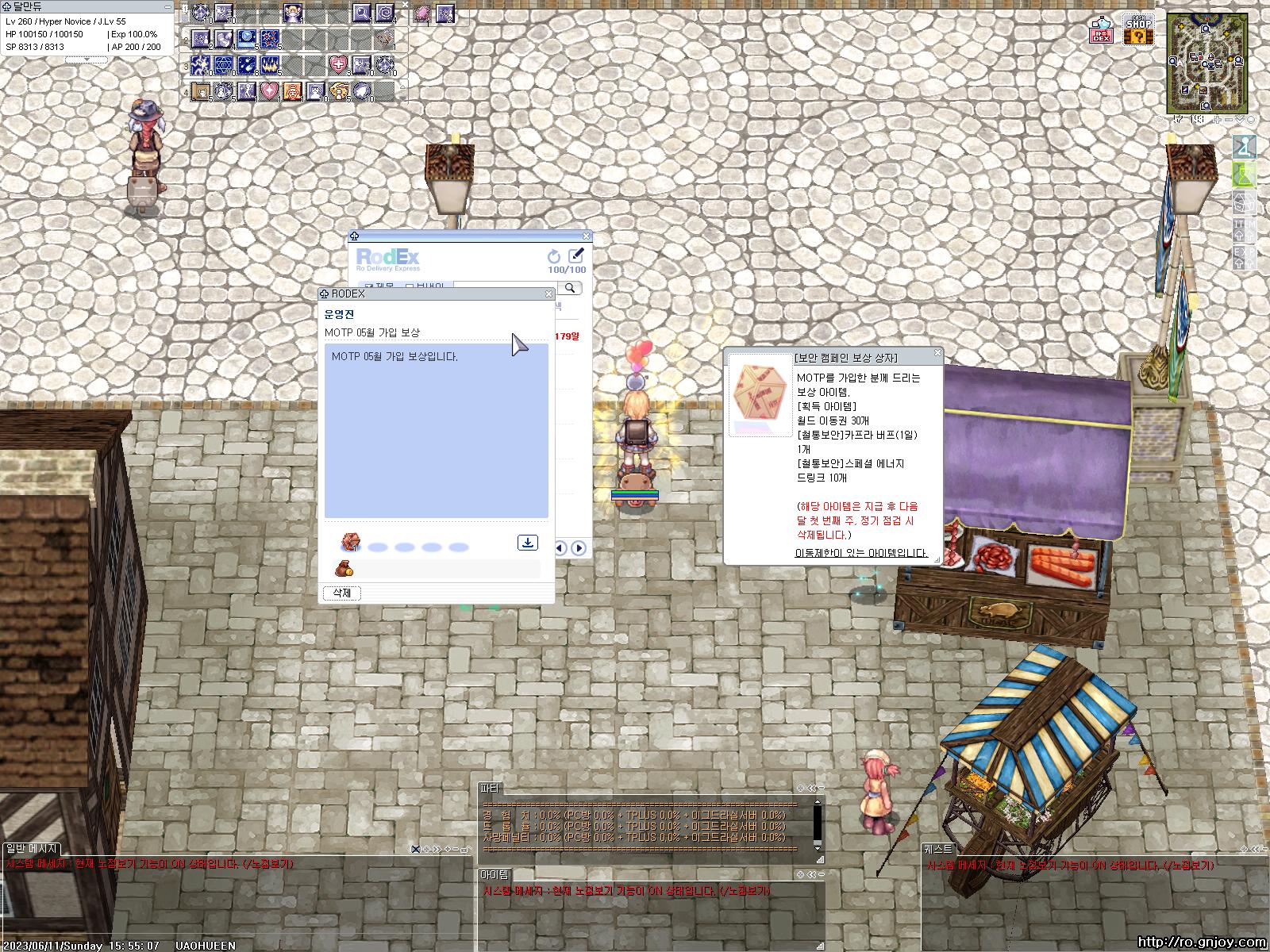This screenshot has width=1270, height=952.
Task: Click the RodEx mail search magnifier
Action: point(569,288)
